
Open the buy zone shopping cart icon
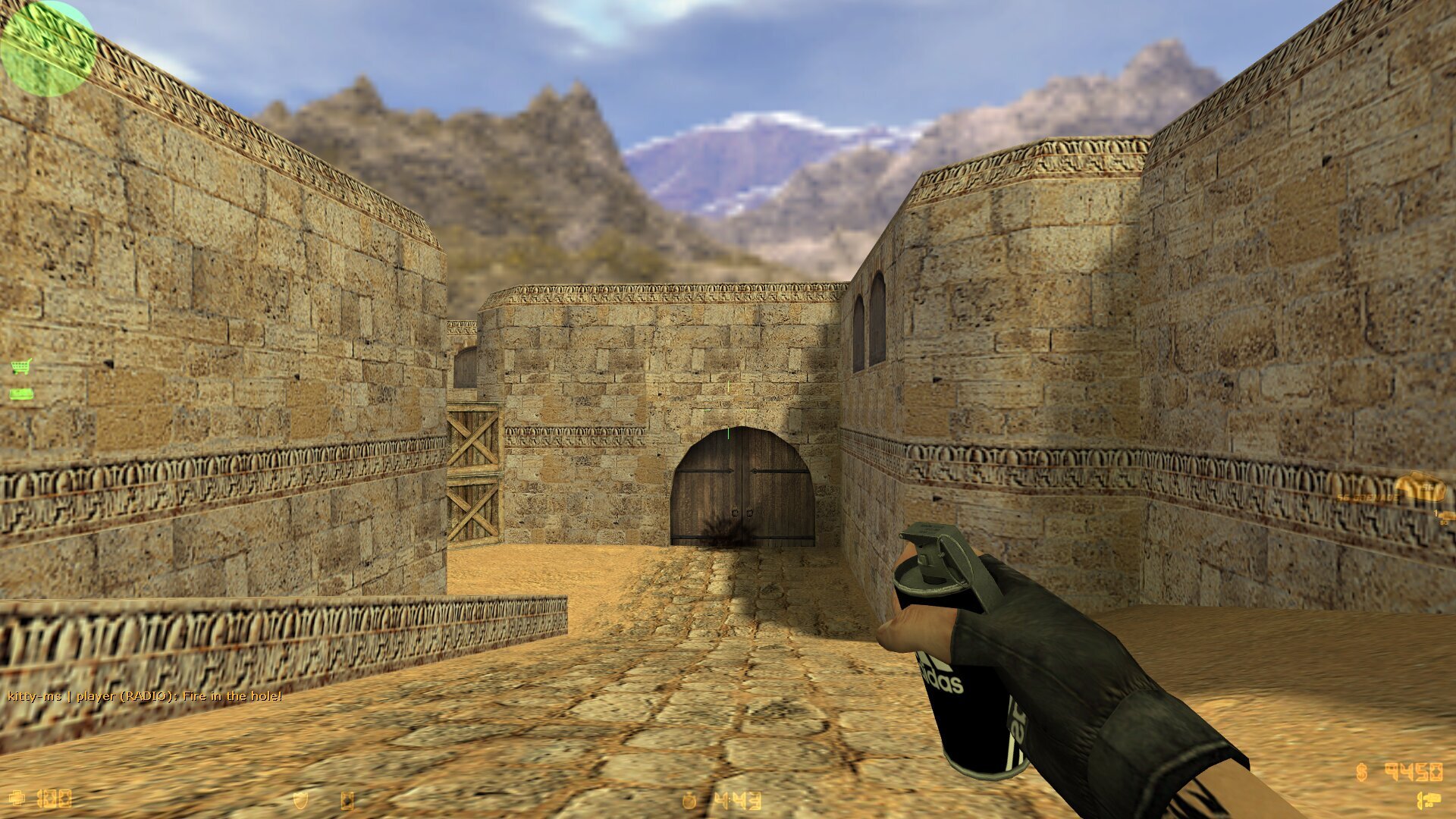pos(21,367)
